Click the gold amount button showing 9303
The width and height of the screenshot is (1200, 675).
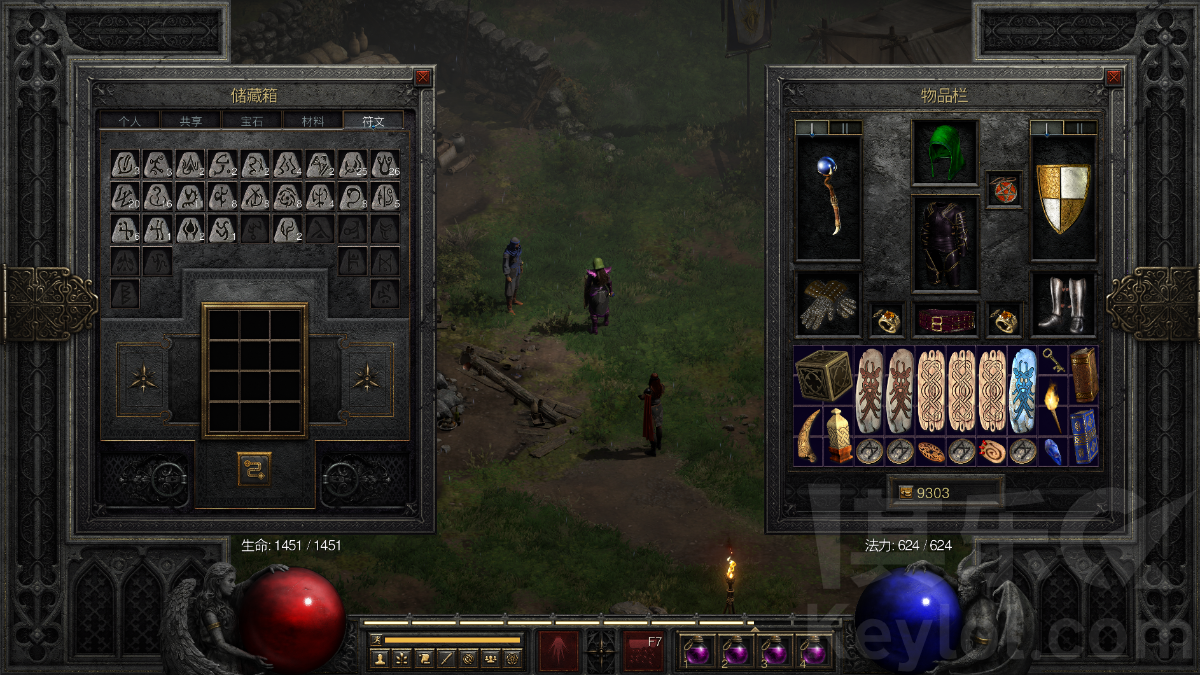[x=944, y=492]
